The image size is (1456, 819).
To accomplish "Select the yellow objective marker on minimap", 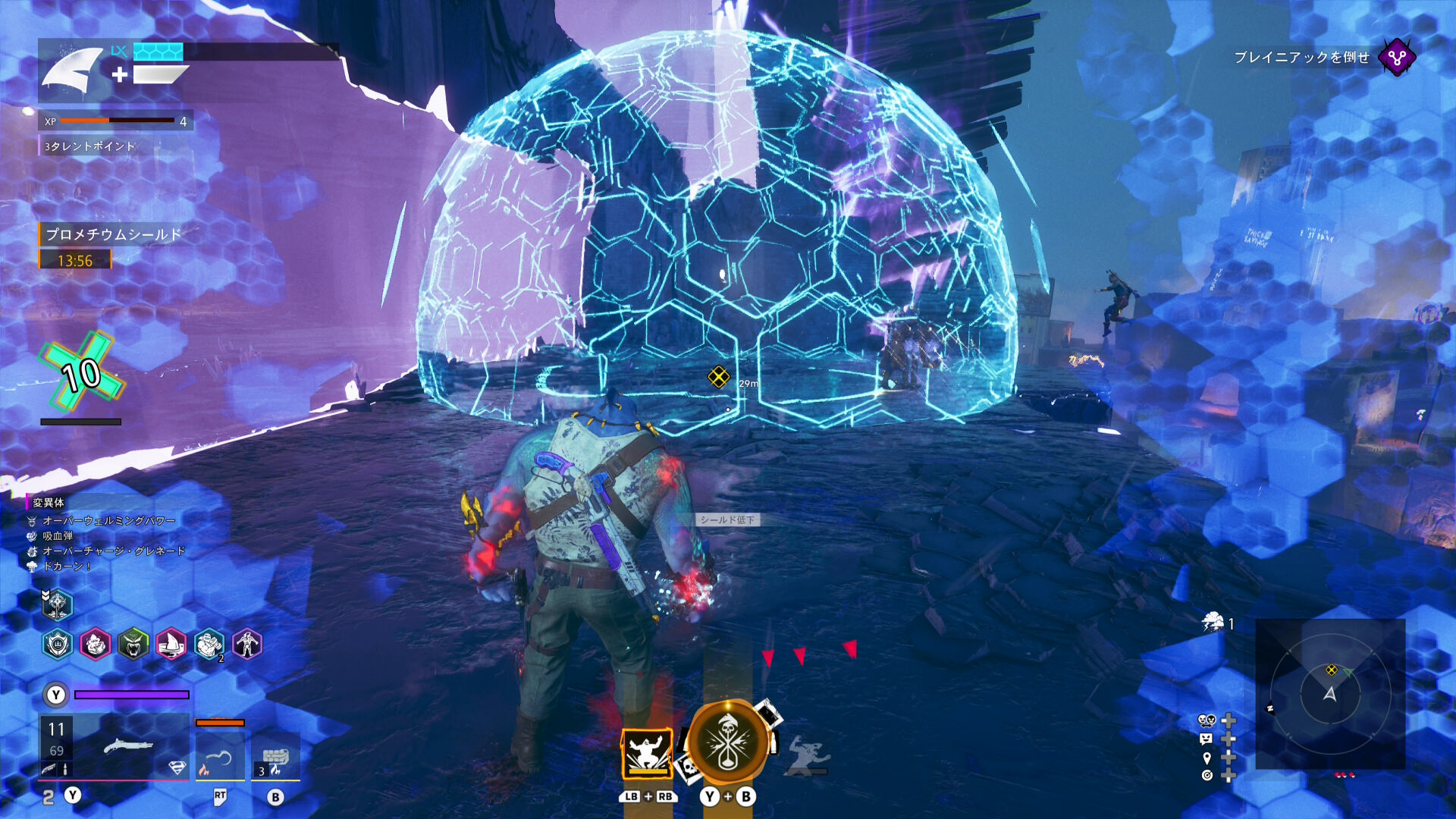I will click(1332, 670).
